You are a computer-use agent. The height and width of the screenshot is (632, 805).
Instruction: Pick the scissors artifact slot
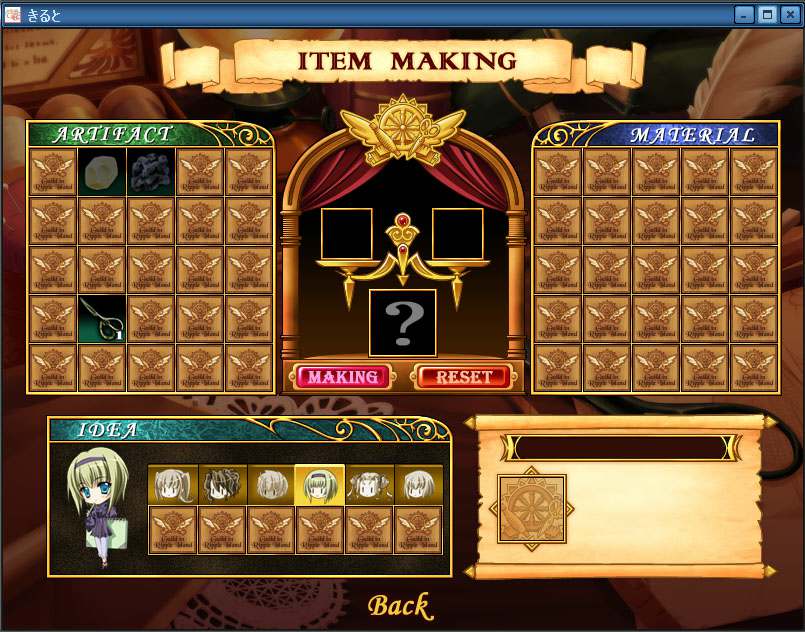[x=102, y=319]
